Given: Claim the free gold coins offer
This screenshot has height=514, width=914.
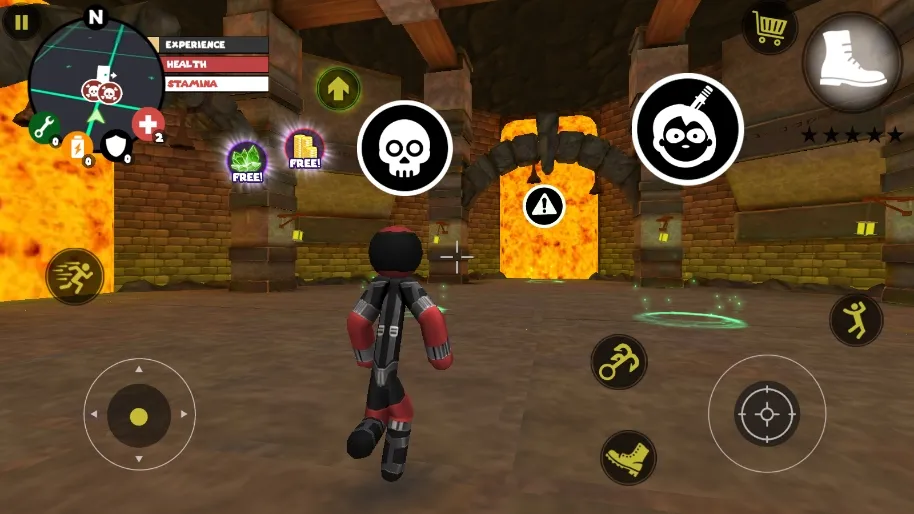Looking at the screenshot, I should coord(304,149).
